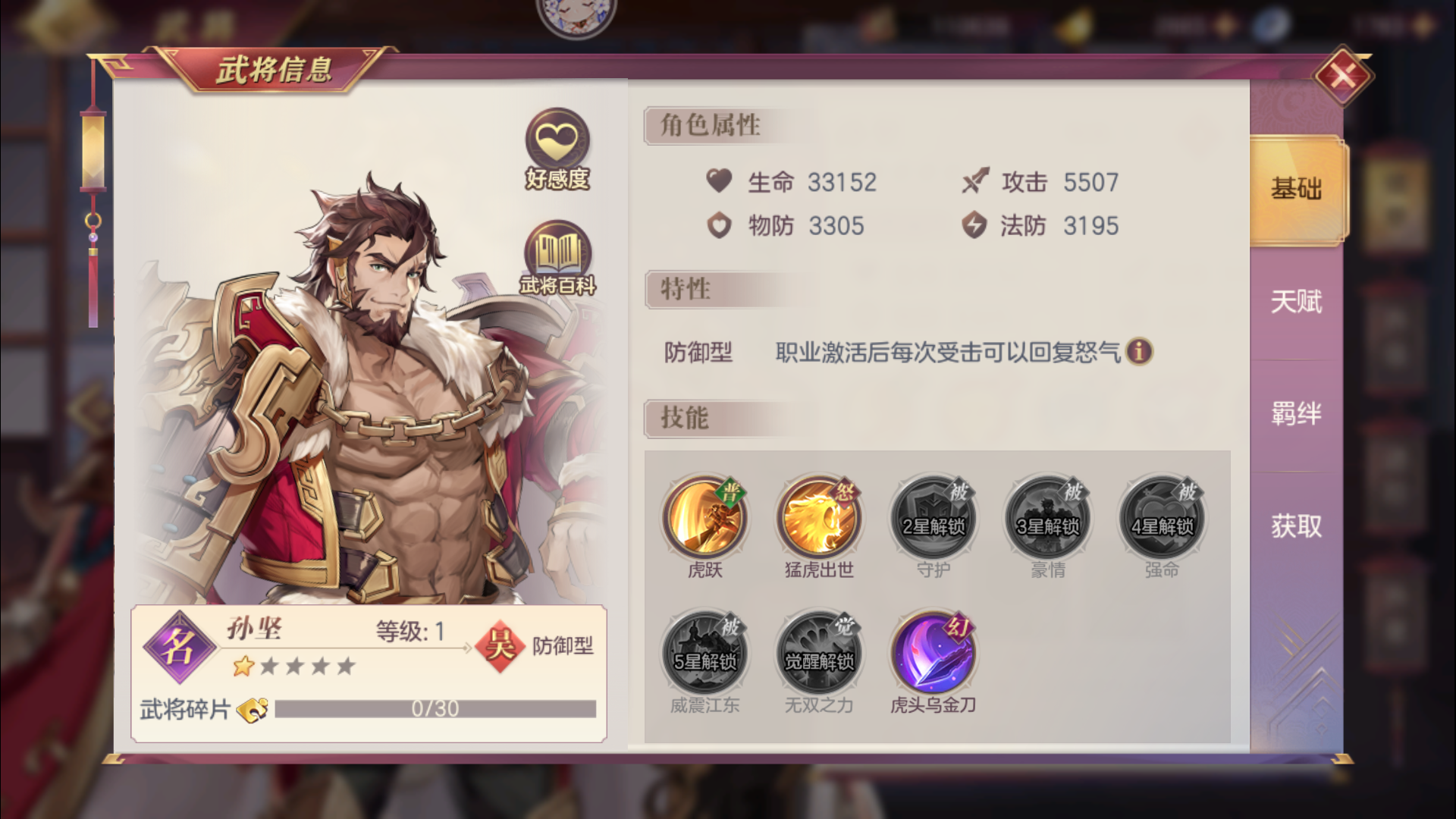The height and width of the screenshot is (819, 1456).
Task: Switch to the 天赋 talent tab
Action: coord(1294,302)
